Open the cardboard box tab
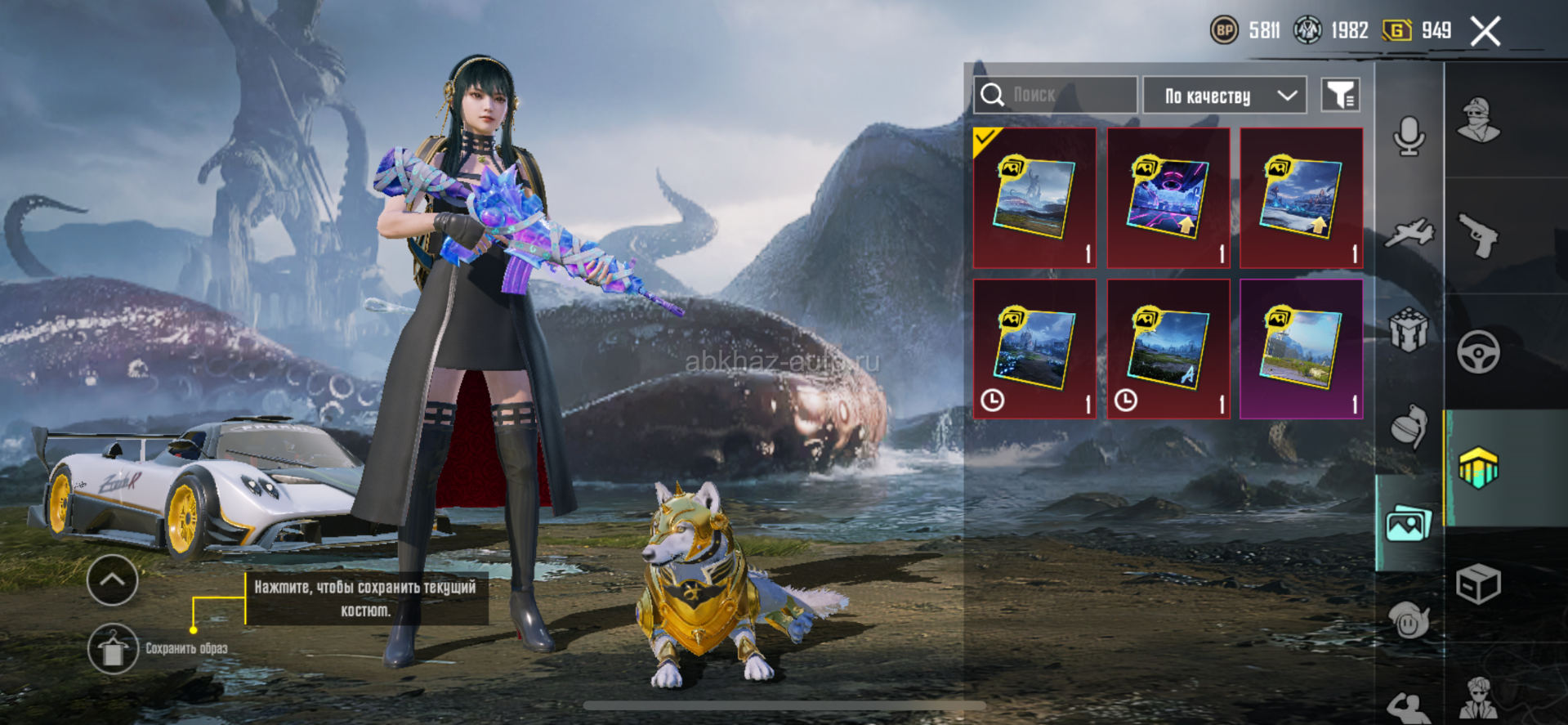This screenshot has height=725, width=1568. pyautogui.click(x=1479, y=584)
